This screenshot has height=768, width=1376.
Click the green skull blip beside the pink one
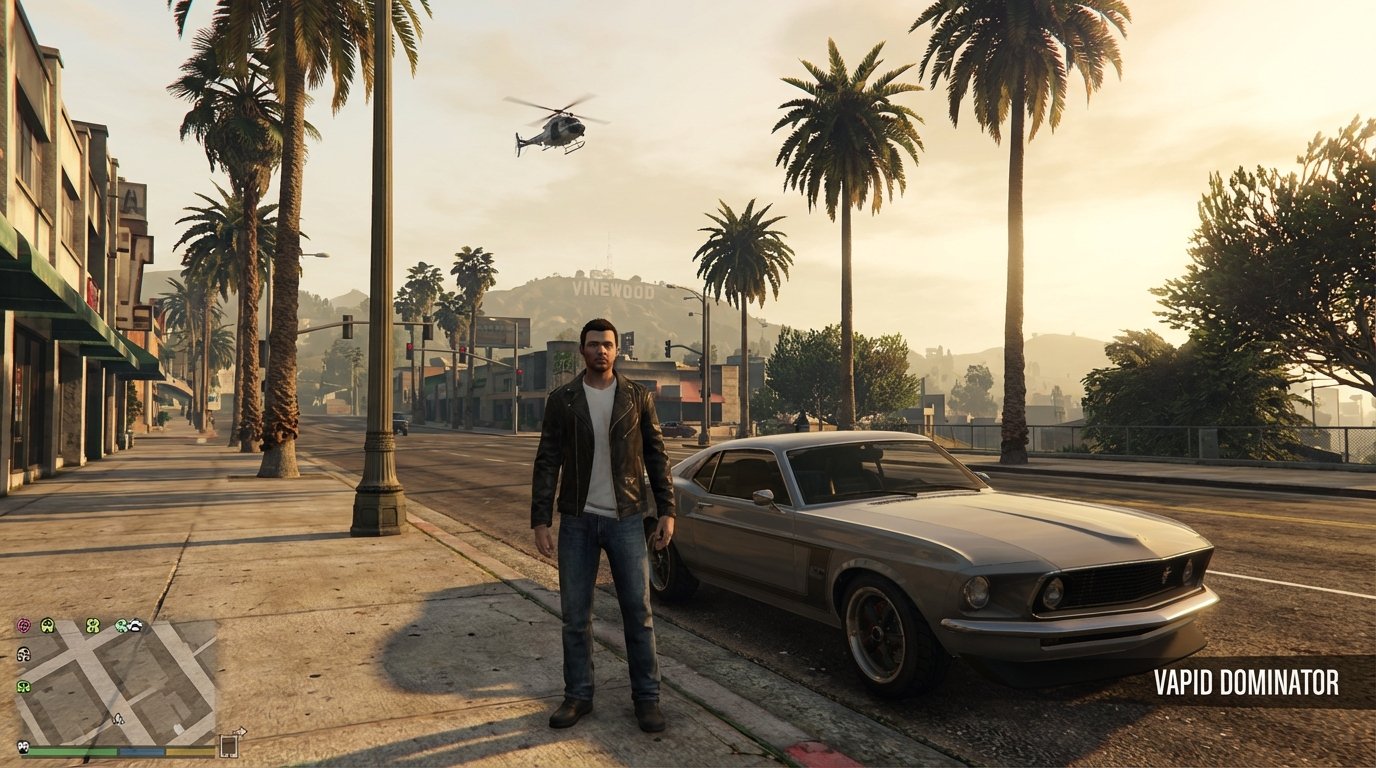47,625
